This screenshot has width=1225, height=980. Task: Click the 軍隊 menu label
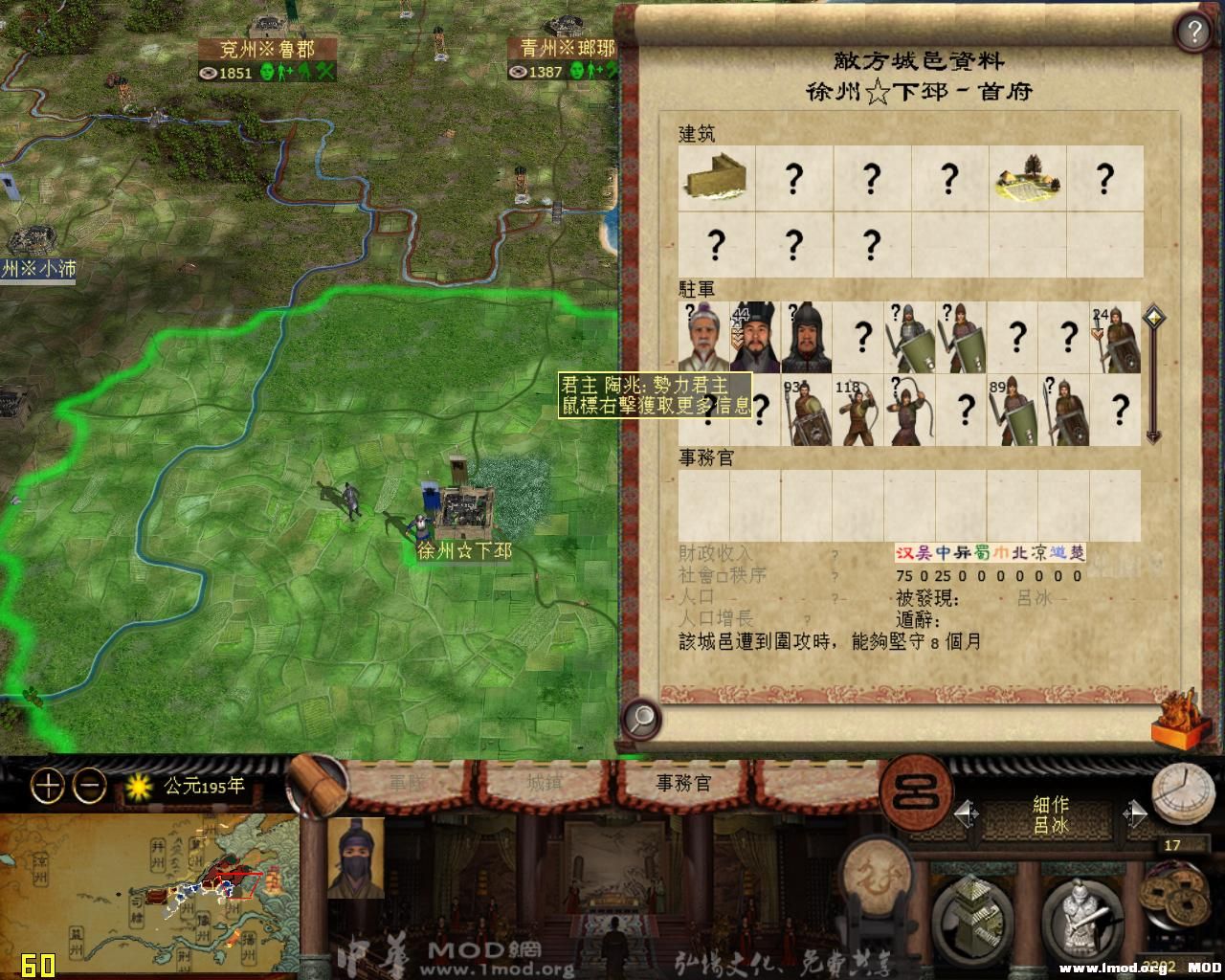(407, 785)
